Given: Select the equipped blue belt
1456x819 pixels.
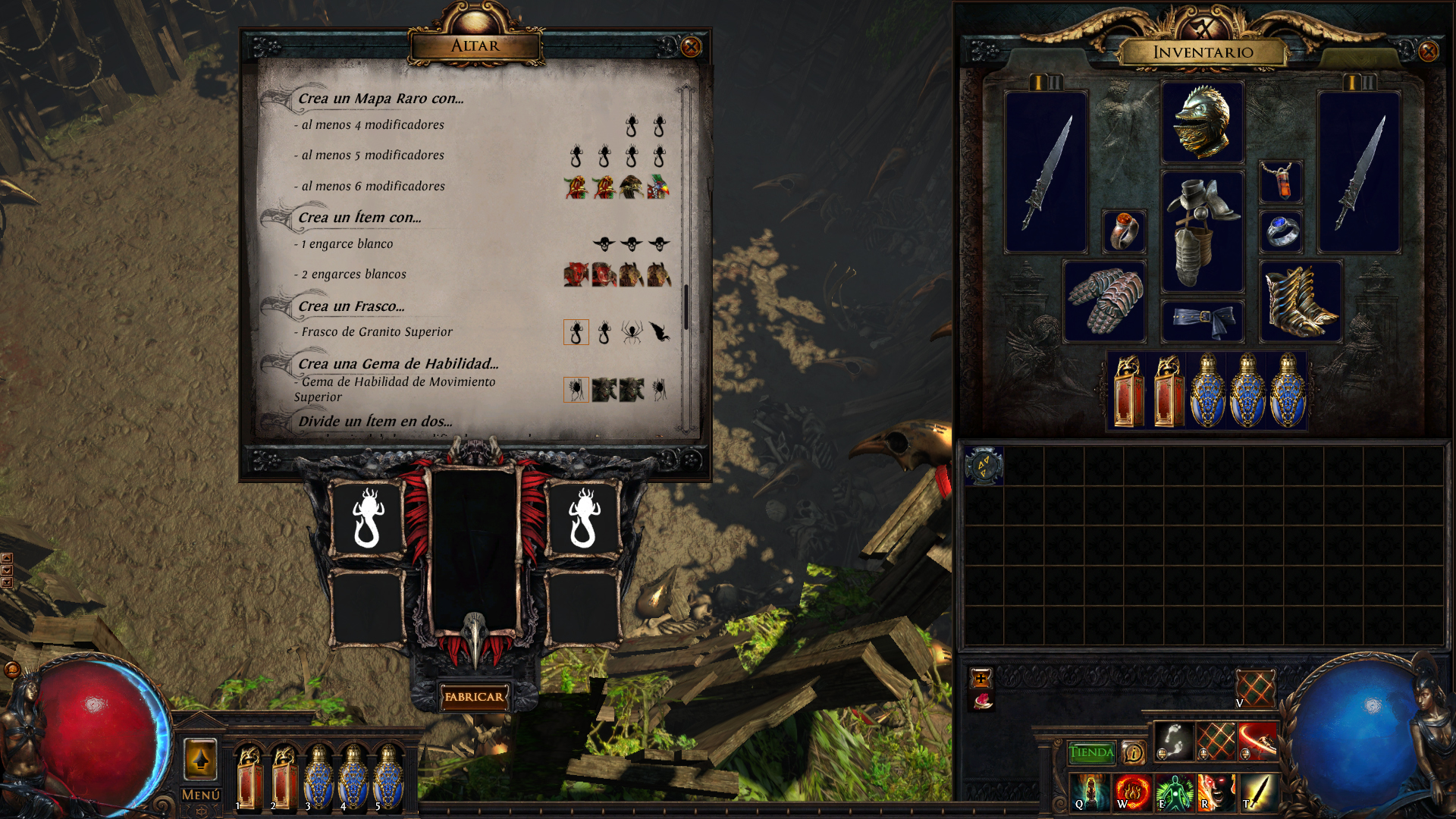Looking at the screenshot, I should tap(1202, 320).
